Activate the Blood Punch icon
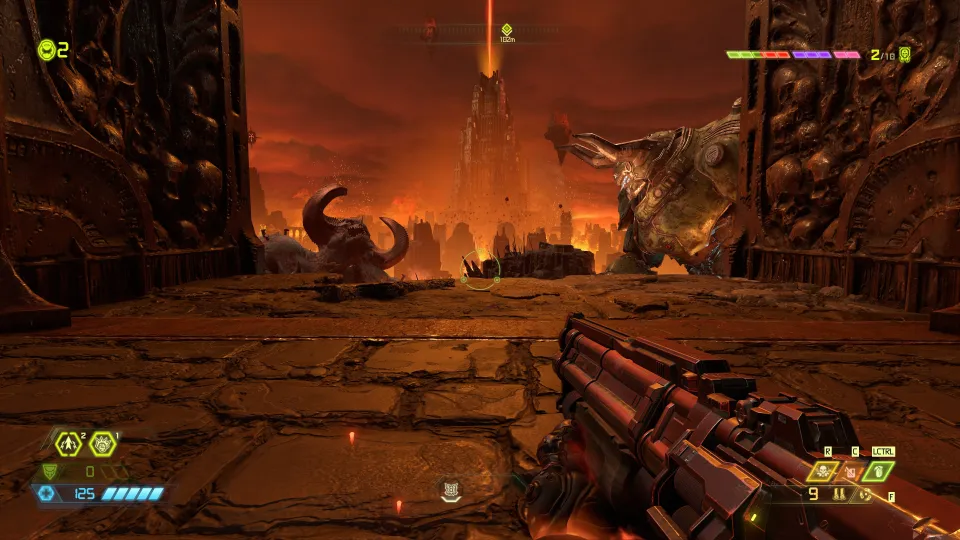 101,442
